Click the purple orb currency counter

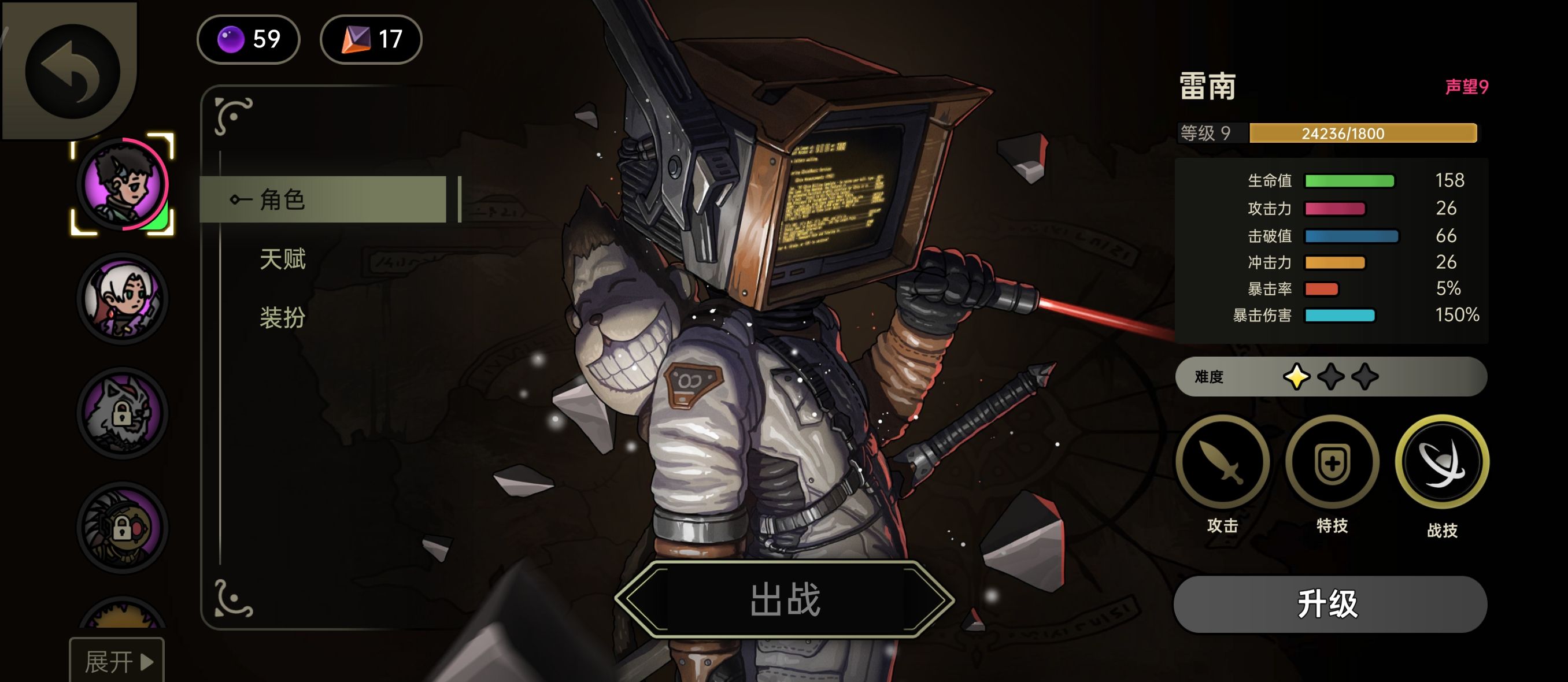tap(249, 39)
